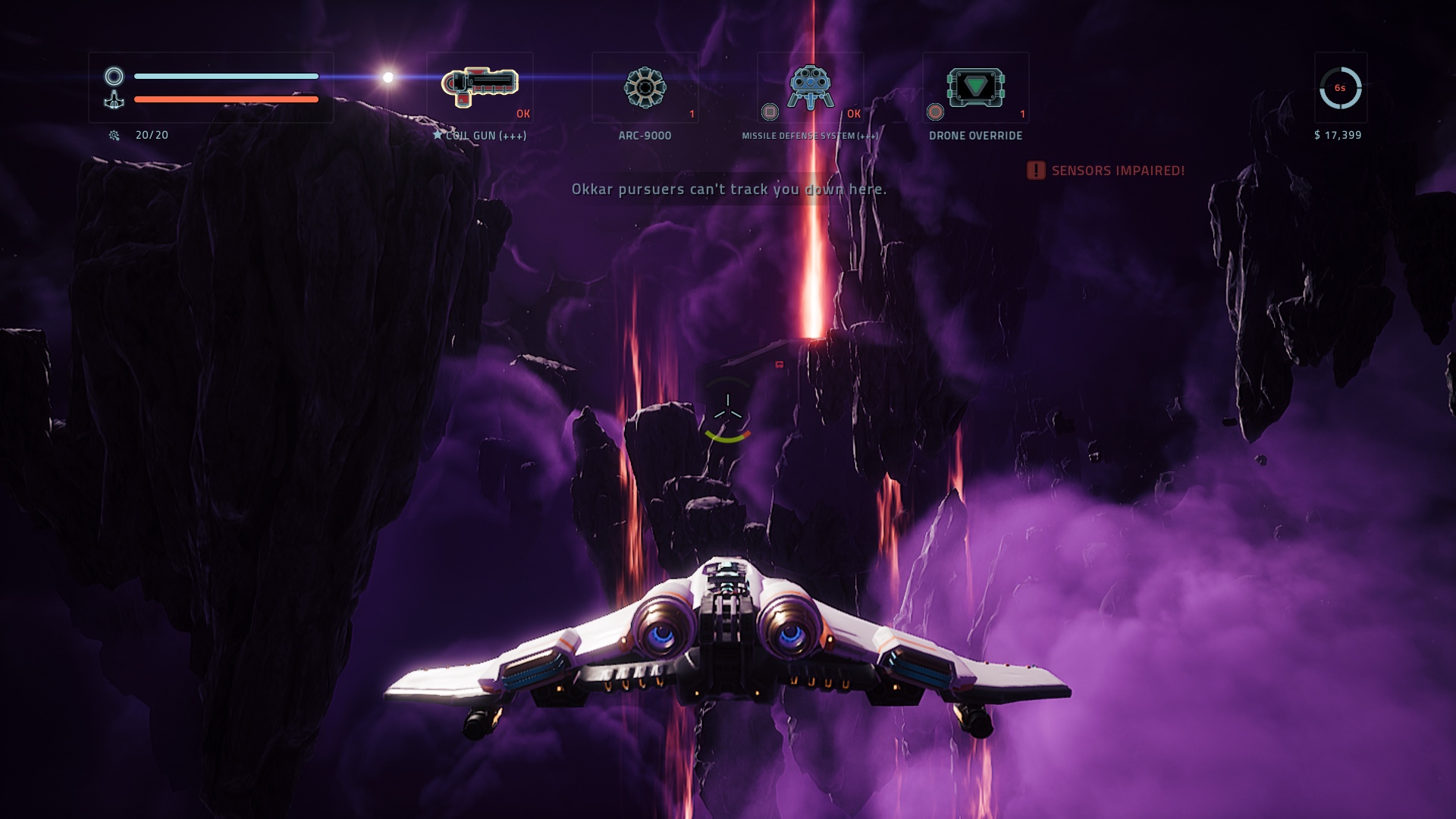Select the DRONE OVERRIDE label

click(976, 135)
